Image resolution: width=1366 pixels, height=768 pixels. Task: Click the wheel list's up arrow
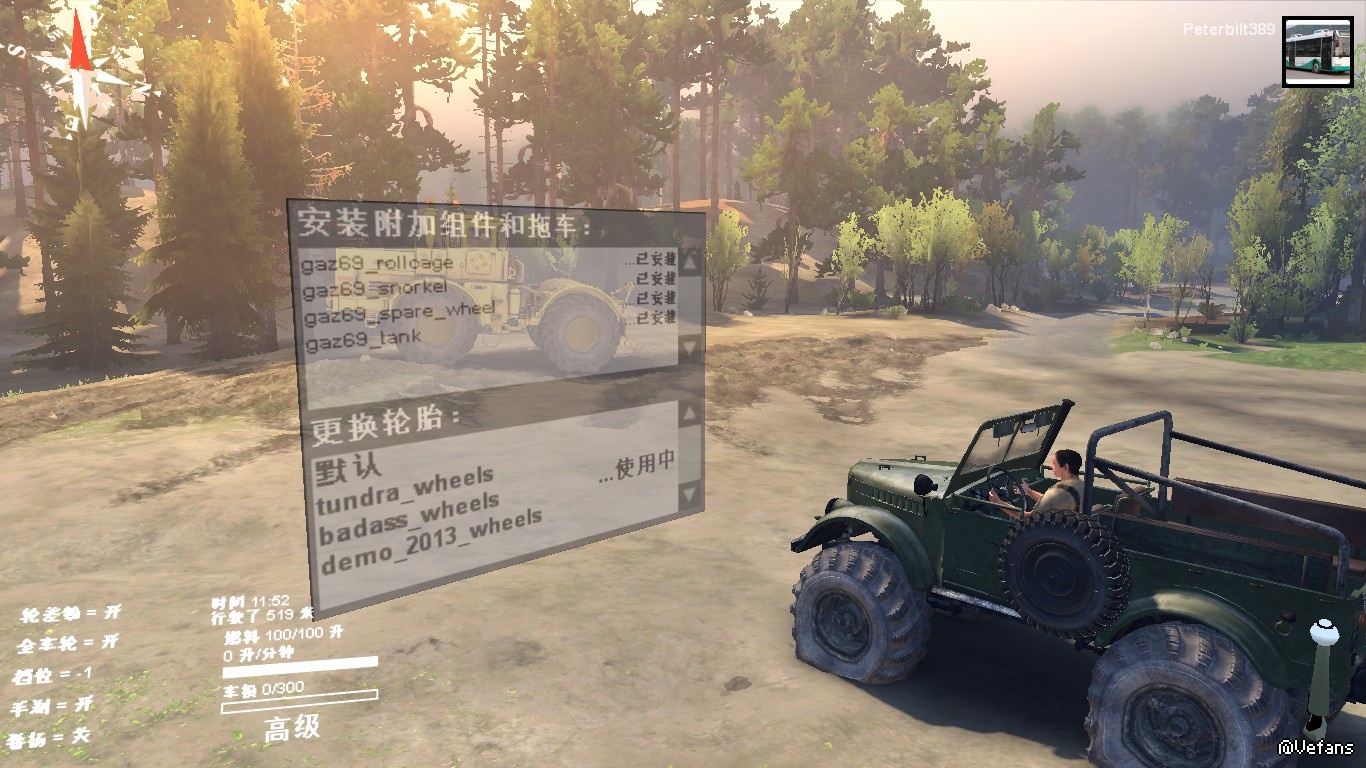click(690, 413)
